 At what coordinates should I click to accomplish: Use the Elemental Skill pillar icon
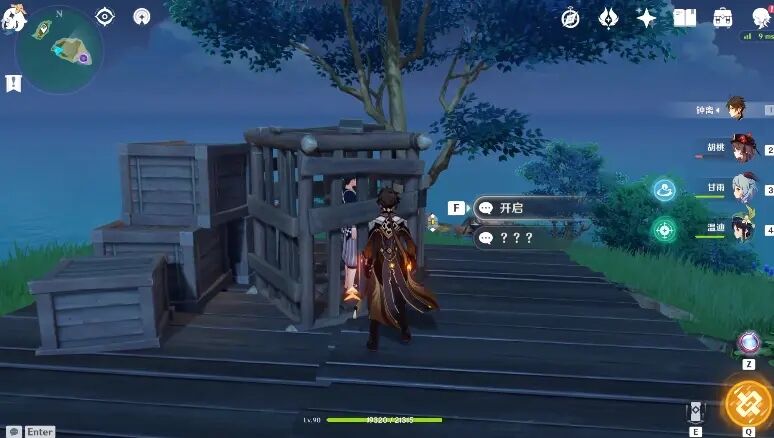tap(697, 411)
